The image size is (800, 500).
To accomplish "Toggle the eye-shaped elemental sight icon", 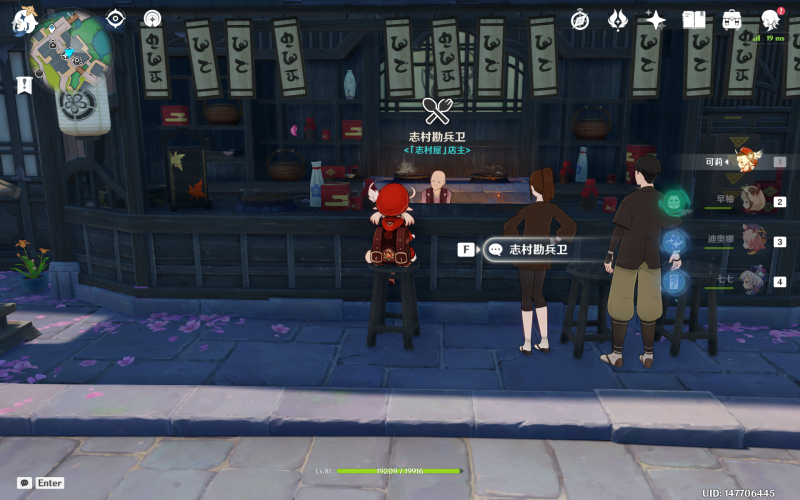I will coord(116,18).
